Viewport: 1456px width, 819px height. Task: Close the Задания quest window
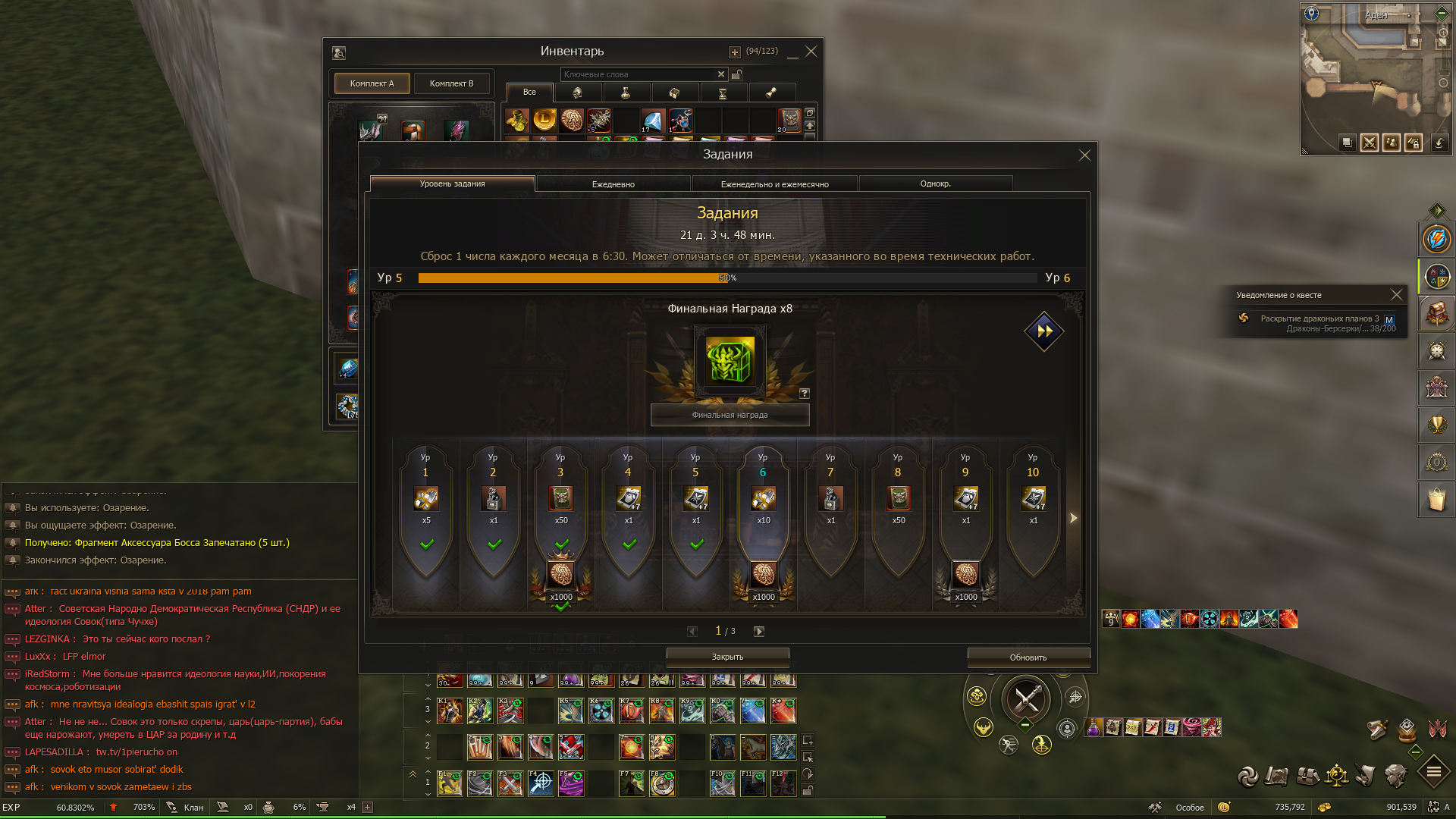(x=1084, y=155)
